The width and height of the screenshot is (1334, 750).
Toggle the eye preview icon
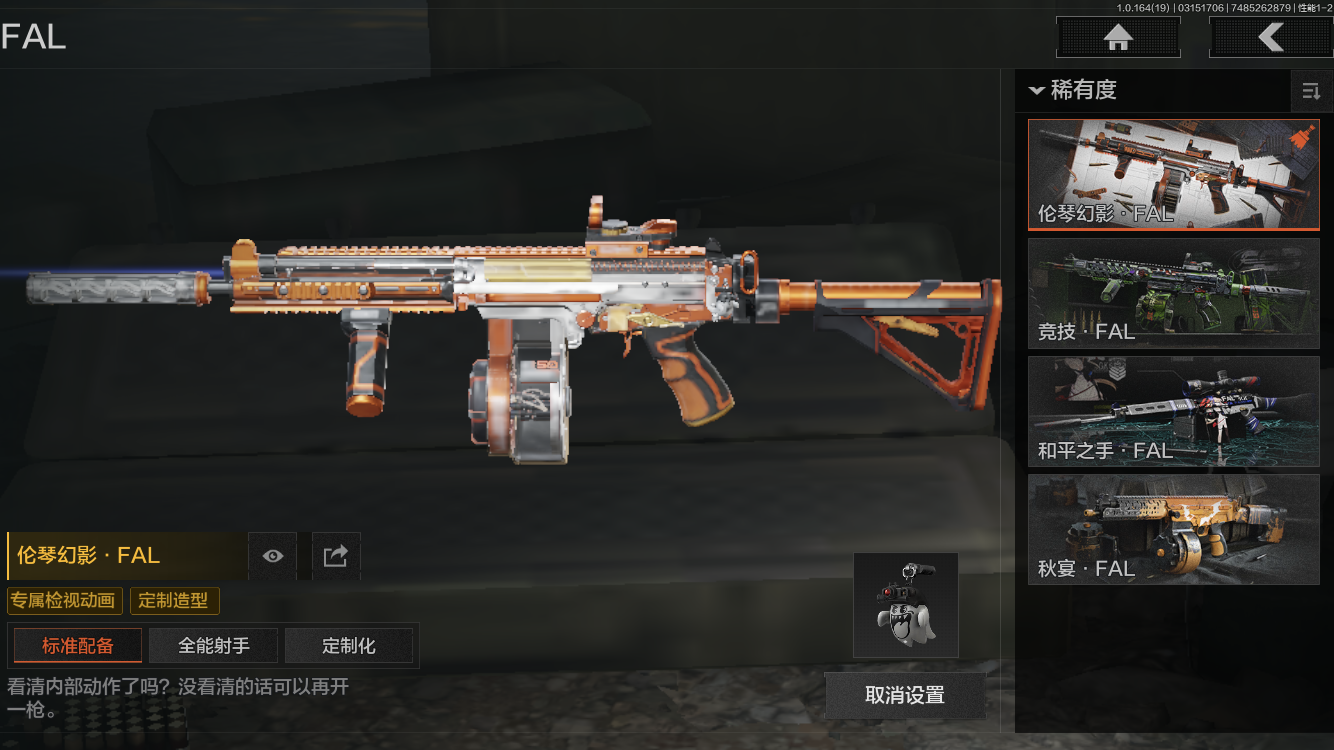[272, 556]
